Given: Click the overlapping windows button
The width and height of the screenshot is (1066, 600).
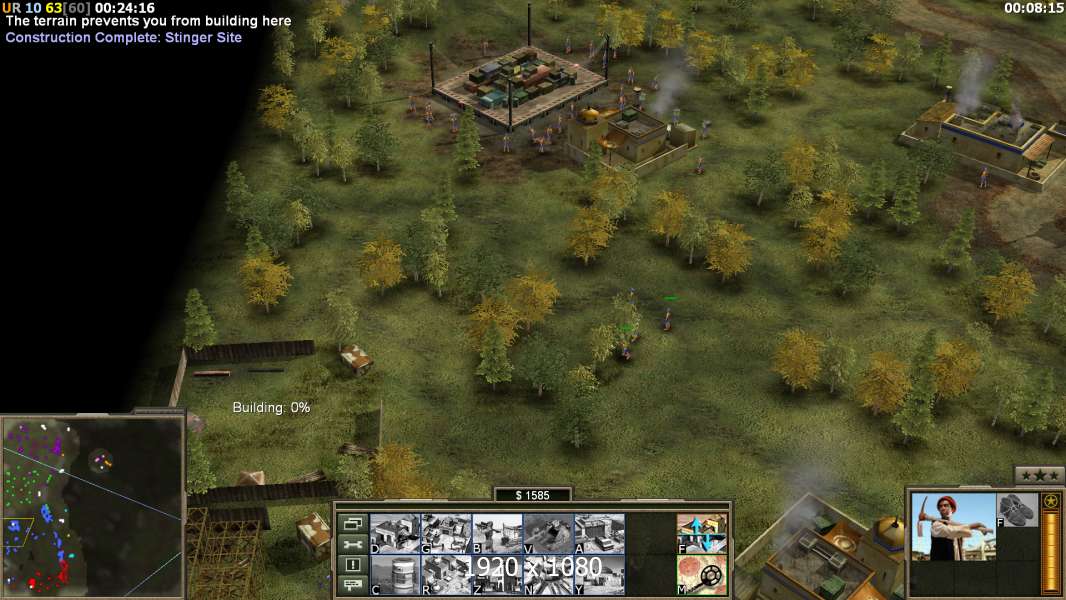Looking at the screenshot, I should coord(352,523).
